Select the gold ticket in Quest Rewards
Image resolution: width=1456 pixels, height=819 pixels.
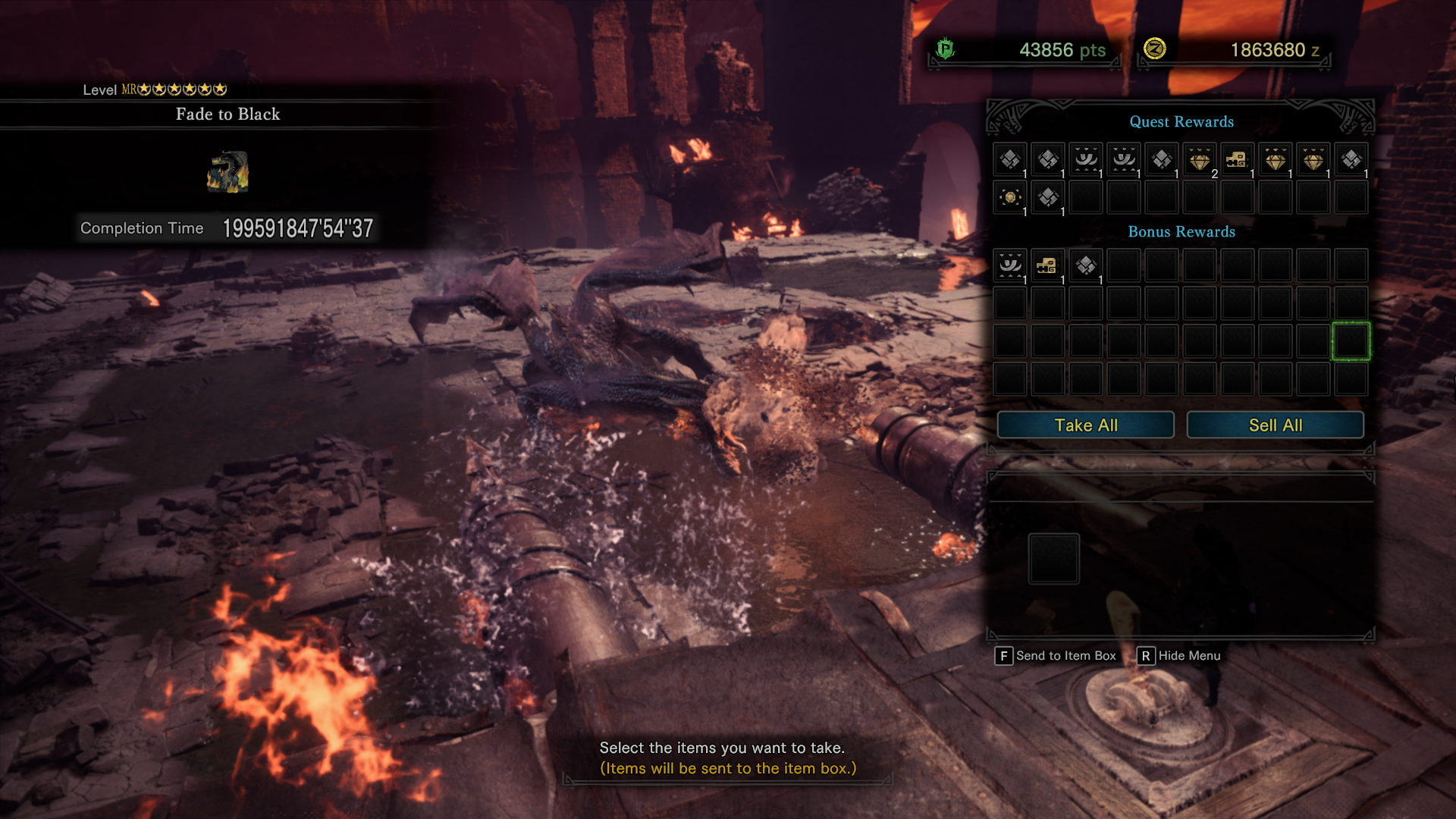(1238, 160)
